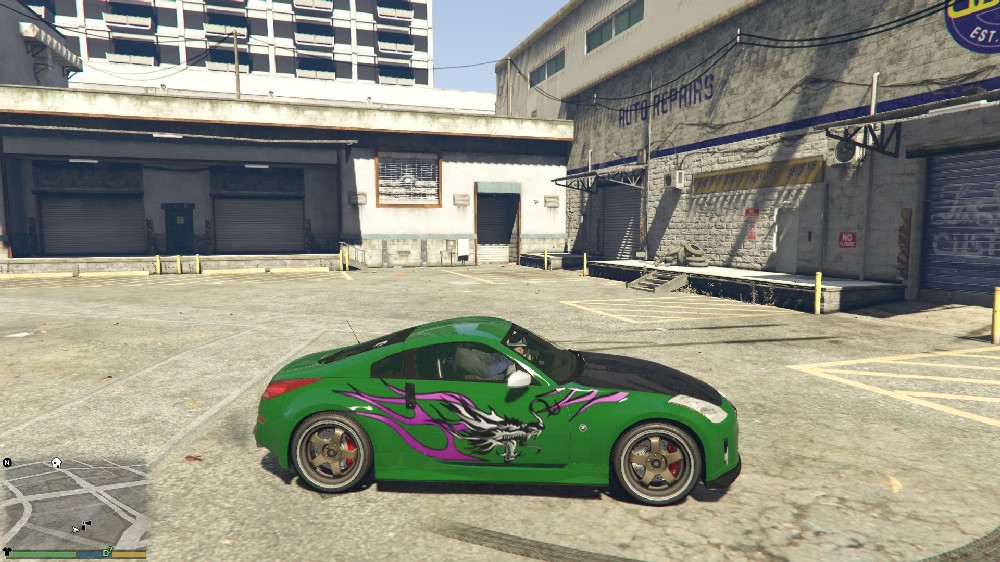Click the north compass indicator on the minimap
This screenshot has width=1000, height=562.
coord(7,463)
